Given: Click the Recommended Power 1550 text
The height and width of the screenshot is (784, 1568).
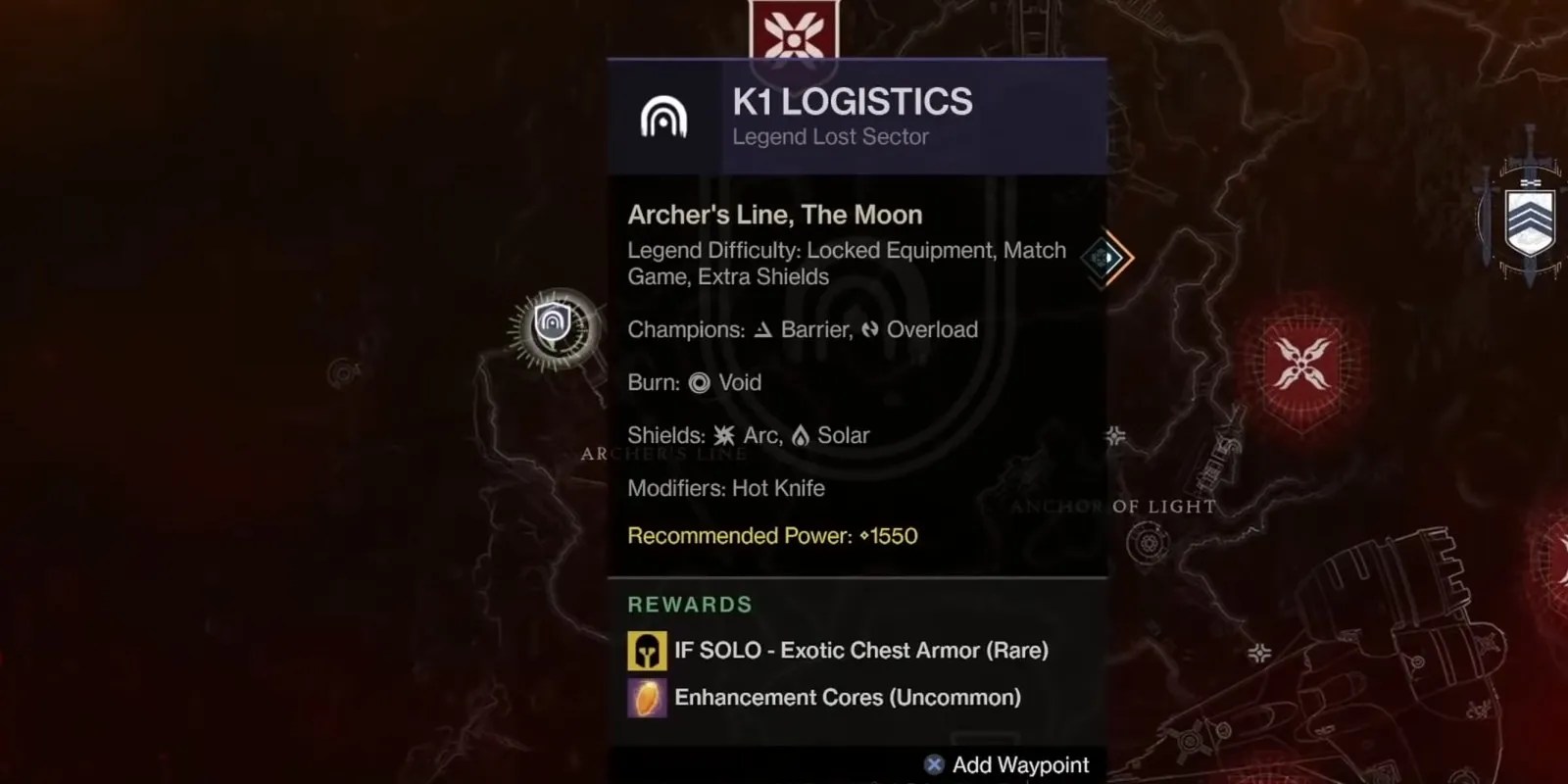Looking at the screenshot, I should tap(773, 536).
